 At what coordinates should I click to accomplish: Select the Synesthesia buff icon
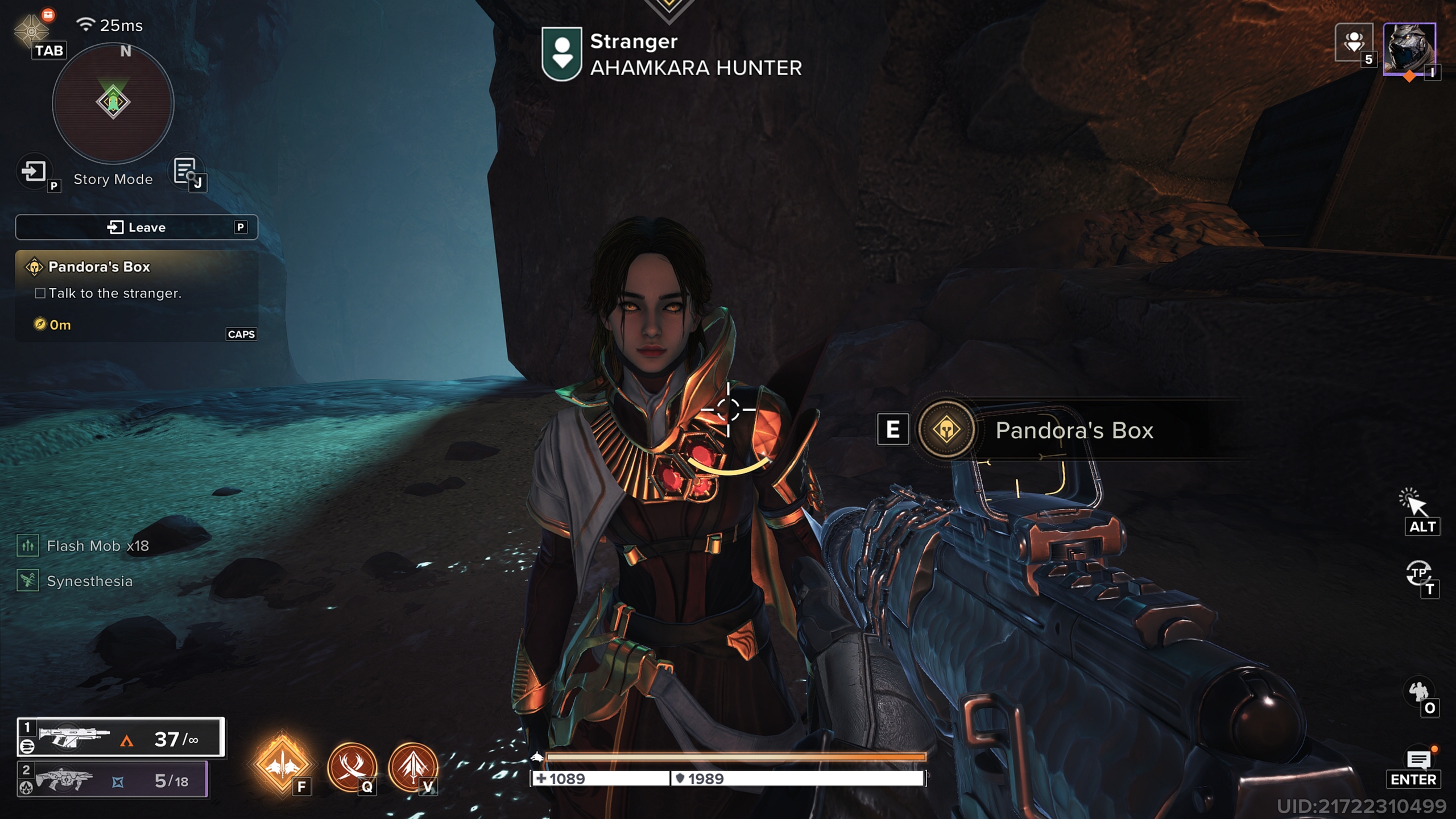[x=28, y=581]
